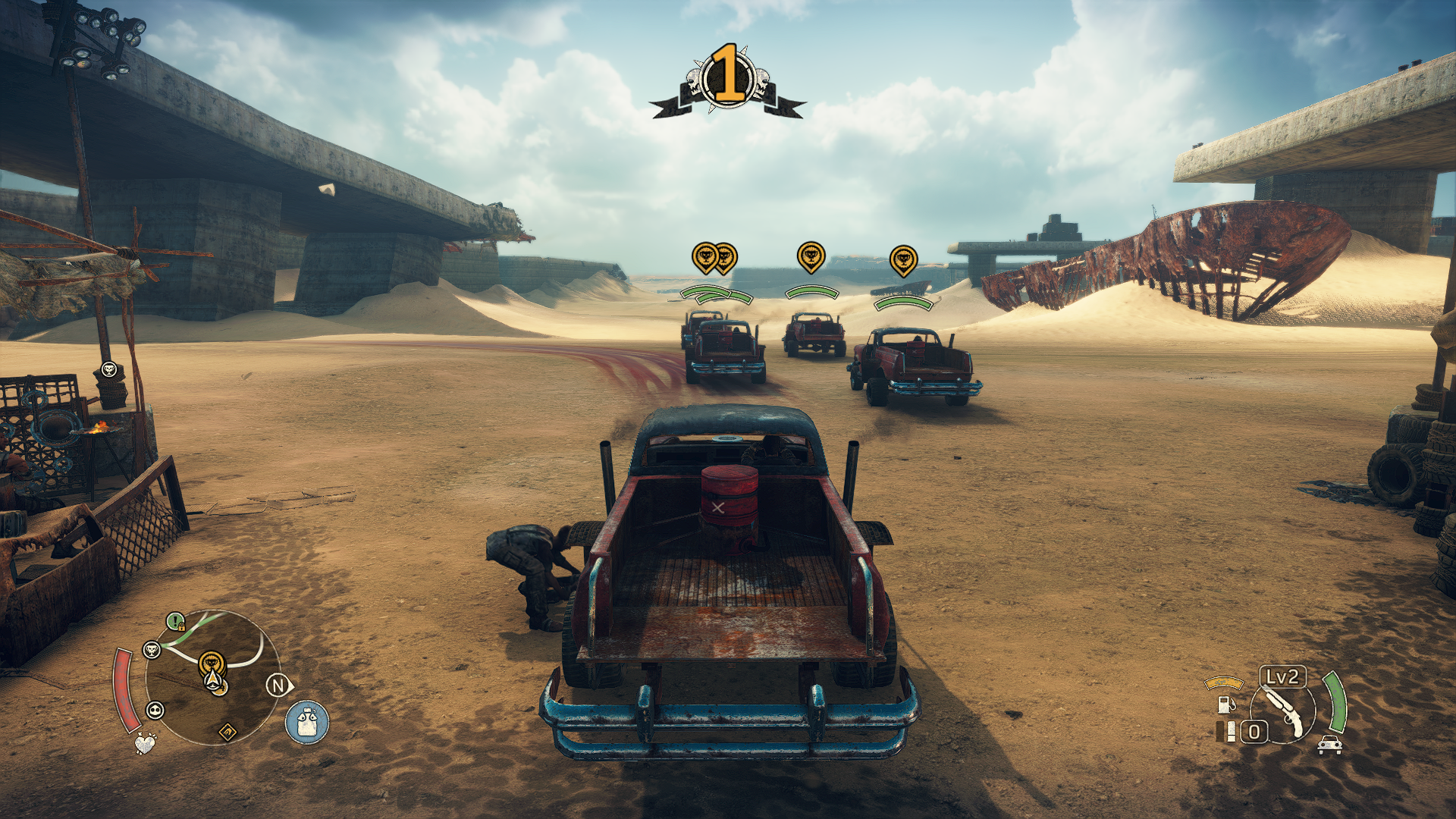This screenshot has height=819, width=1456.
Task: Click the shotgun weapon icon
Action: tap(1283, 708)
